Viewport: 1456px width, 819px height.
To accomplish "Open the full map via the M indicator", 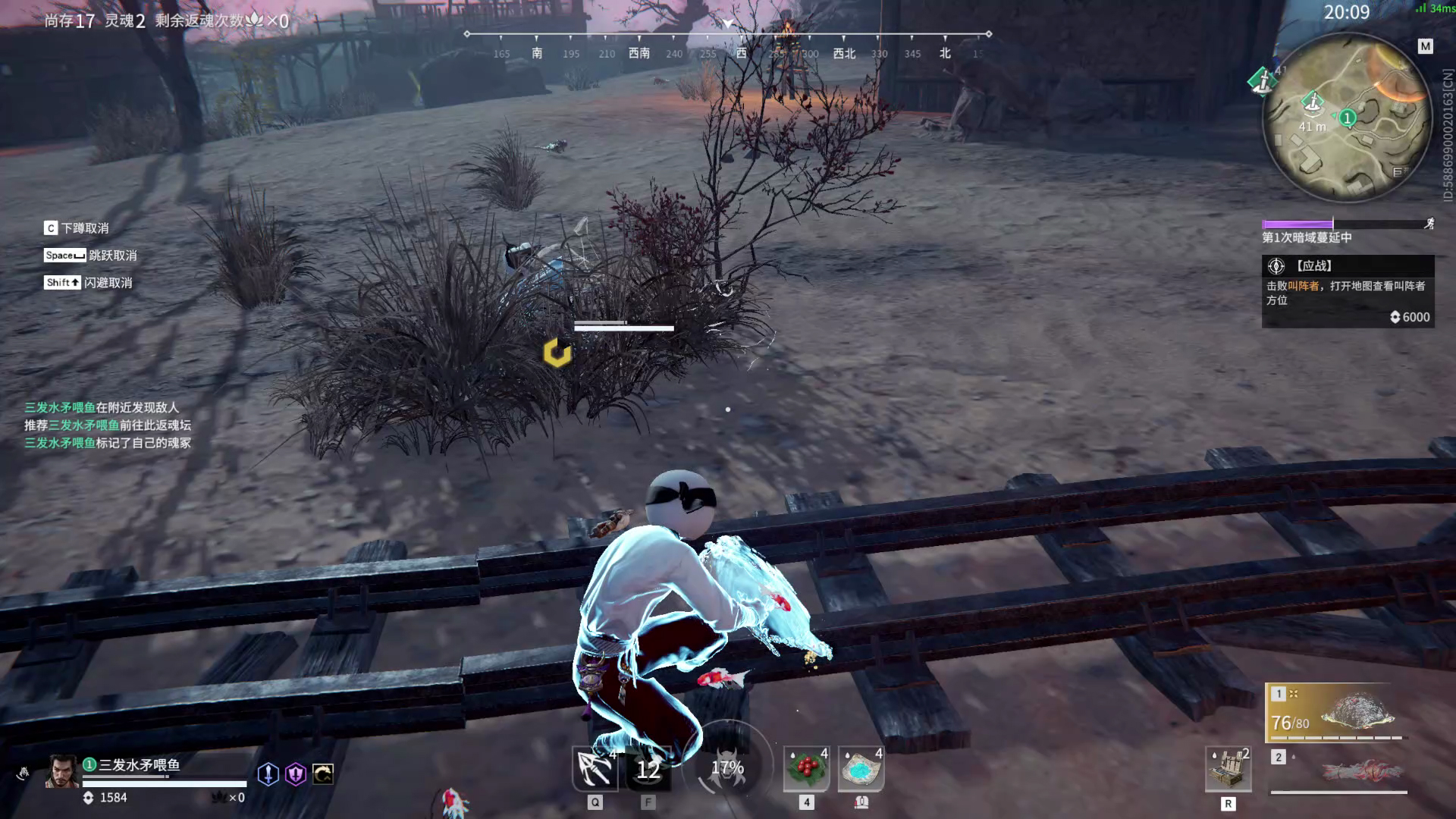I will [1424, 45].
